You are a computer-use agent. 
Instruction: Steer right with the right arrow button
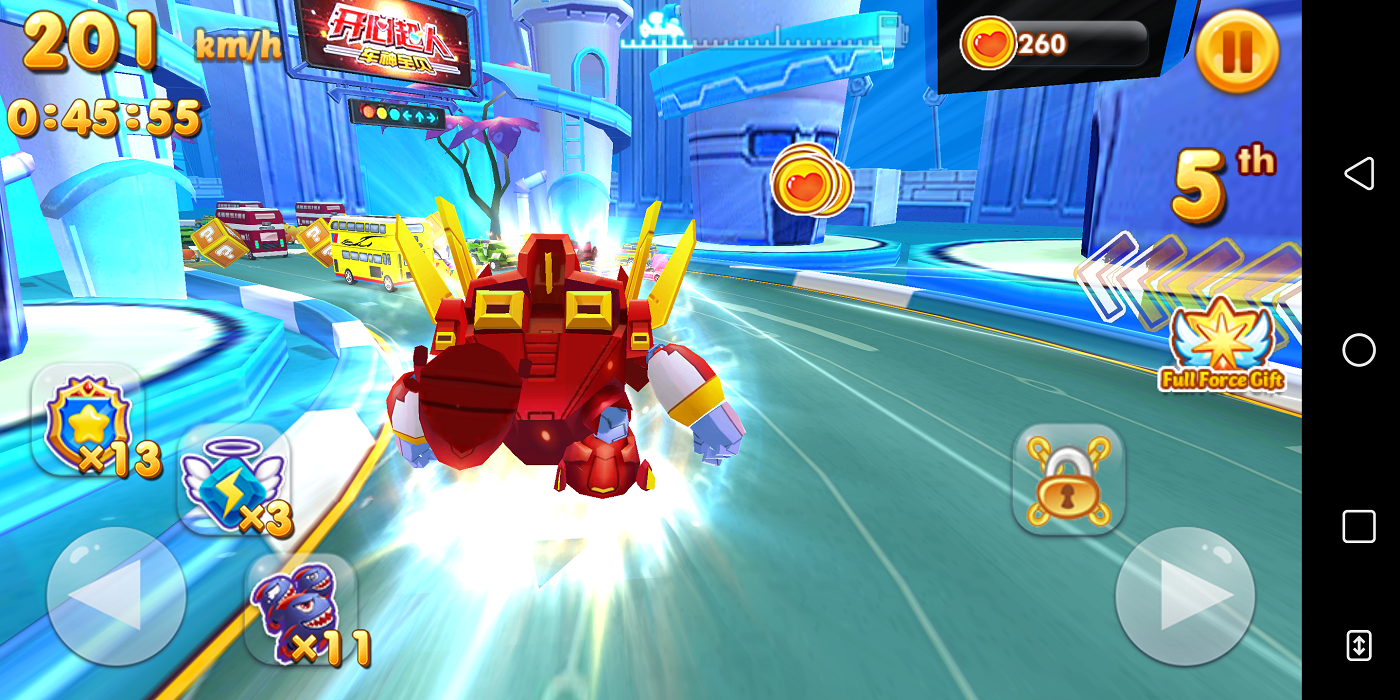[x=1185, y=596]
